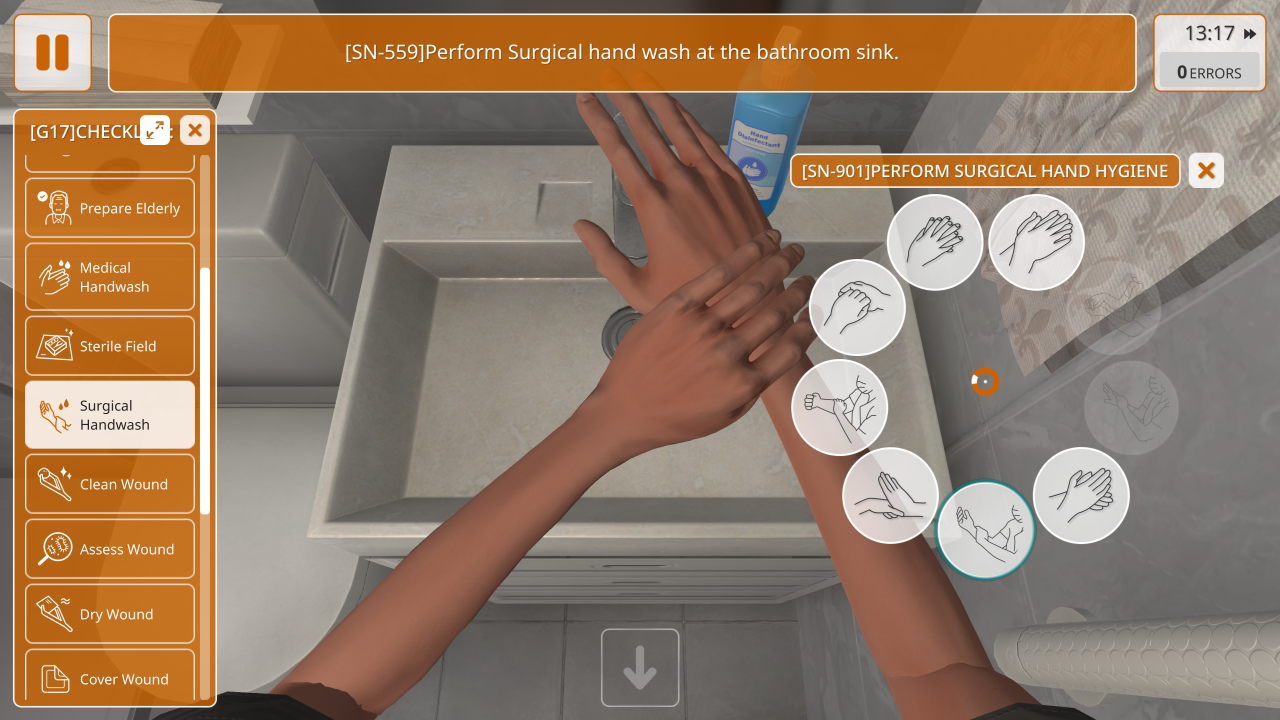1280x720 pixels.
Task: Click the fast-forward arrows beside the timer
Action: (1250, 34)
